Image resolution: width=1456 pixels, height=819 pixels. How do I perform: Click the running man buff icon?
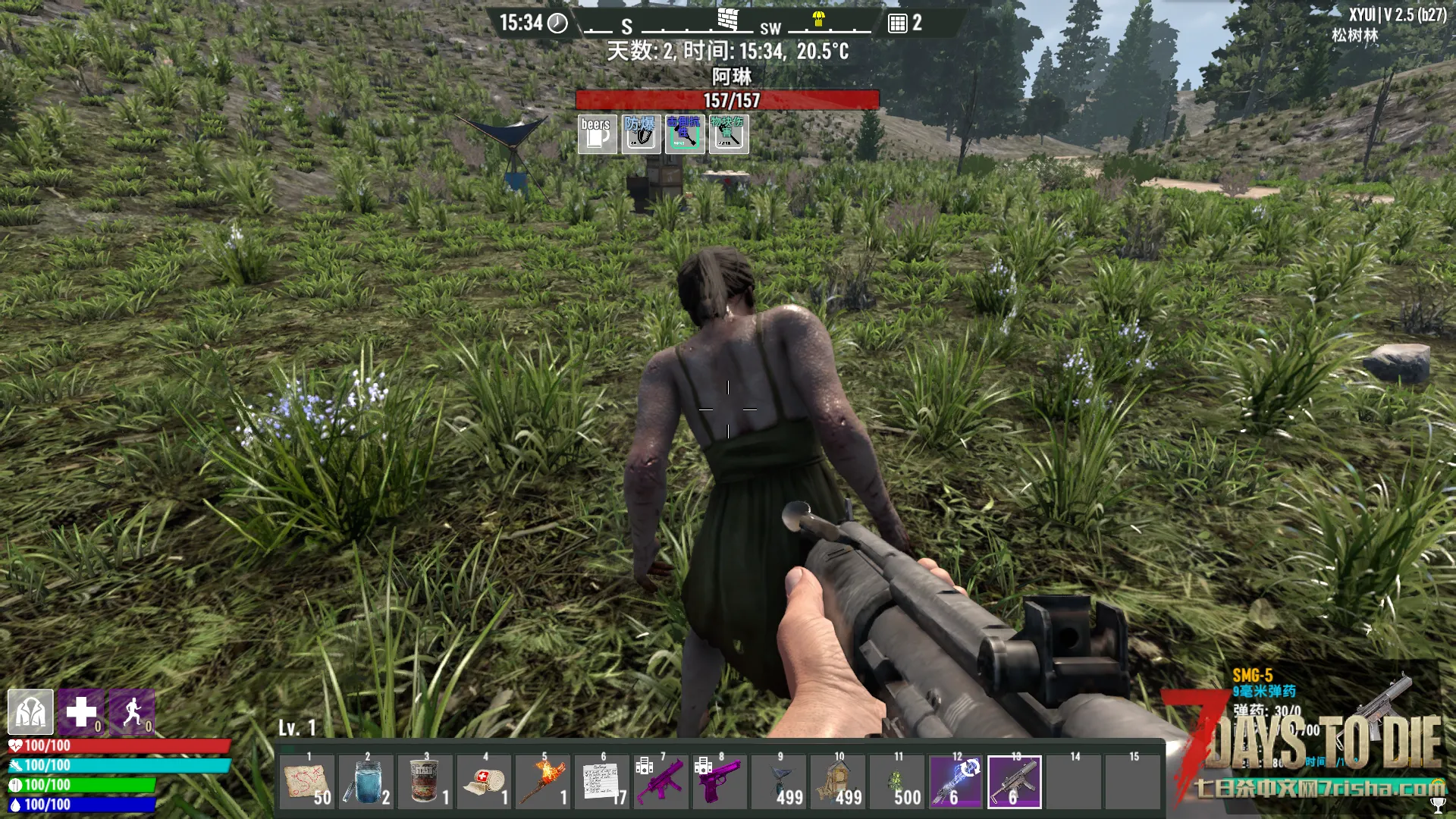pos(132,712)
